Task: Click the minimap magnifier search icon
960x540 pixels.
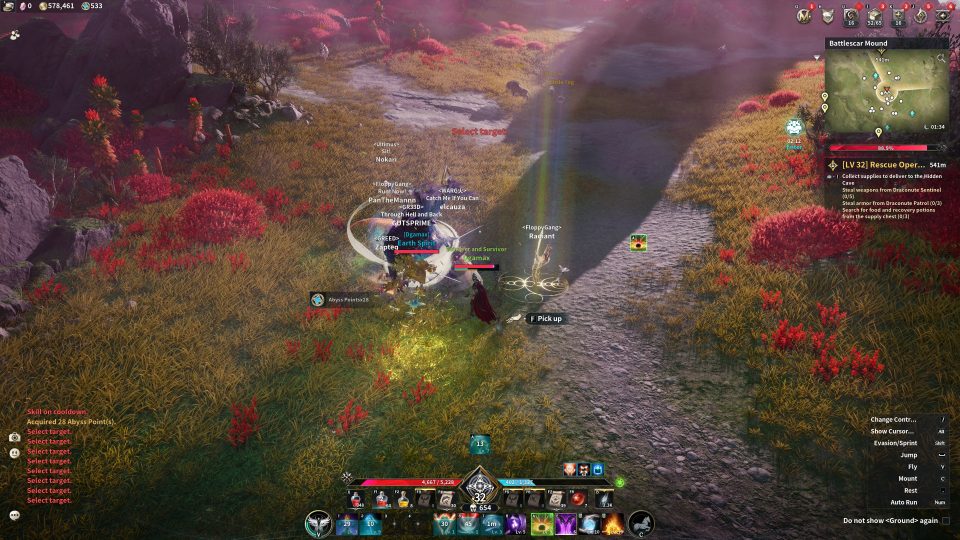Action: [941, 59]
